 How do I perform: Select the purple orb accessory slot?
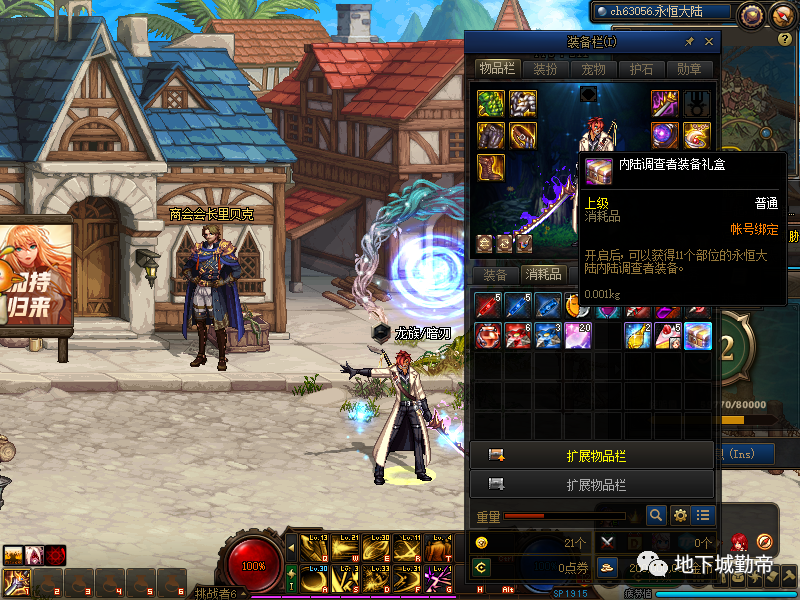[x=666, y=134]
